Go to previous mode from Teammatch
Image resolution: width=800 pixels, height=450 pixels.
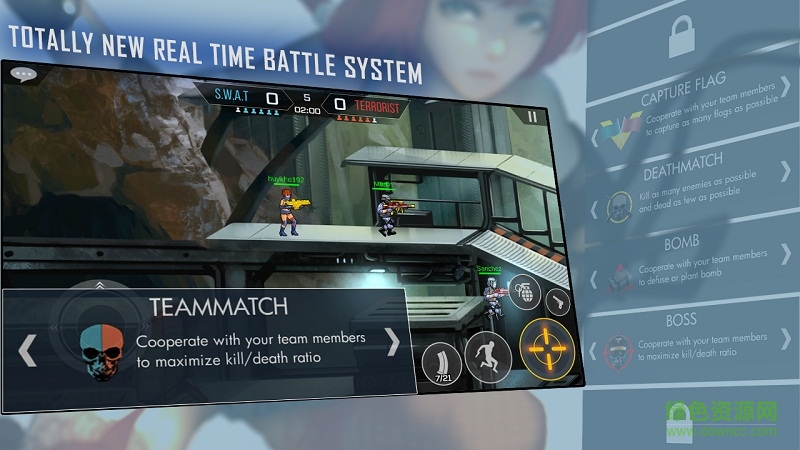pos(28,349)
